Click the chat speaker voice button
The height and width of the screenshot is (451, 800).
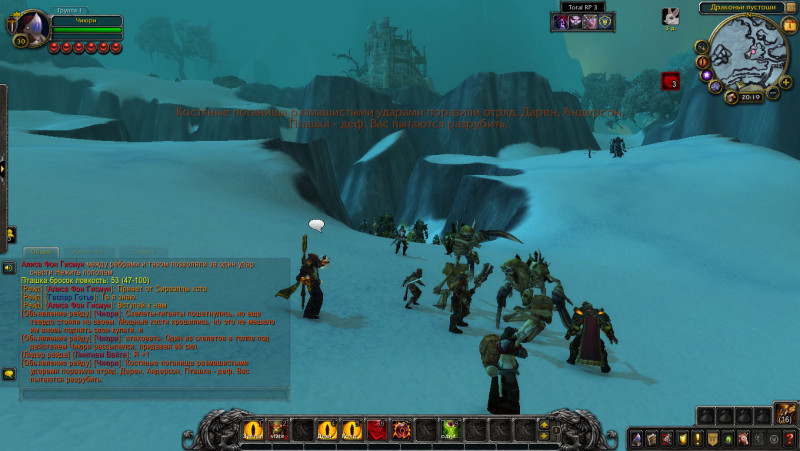click(x=8, y=268)
